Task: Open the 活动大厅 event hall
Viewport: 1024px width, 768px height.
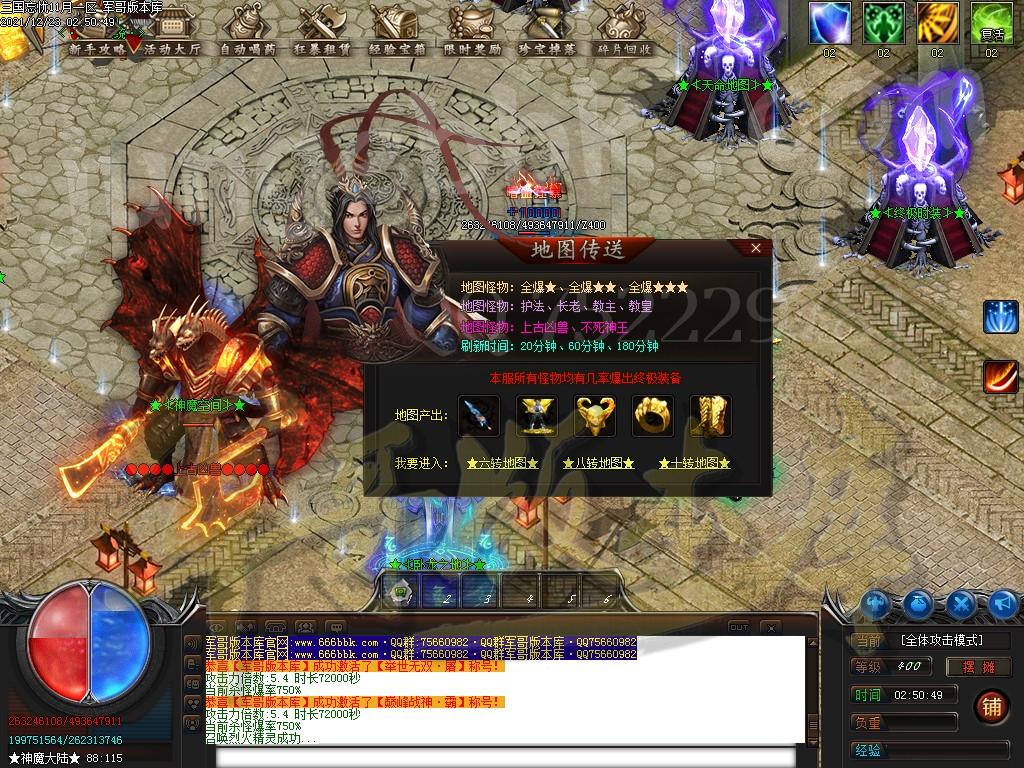Action: [x=172, y=47]
